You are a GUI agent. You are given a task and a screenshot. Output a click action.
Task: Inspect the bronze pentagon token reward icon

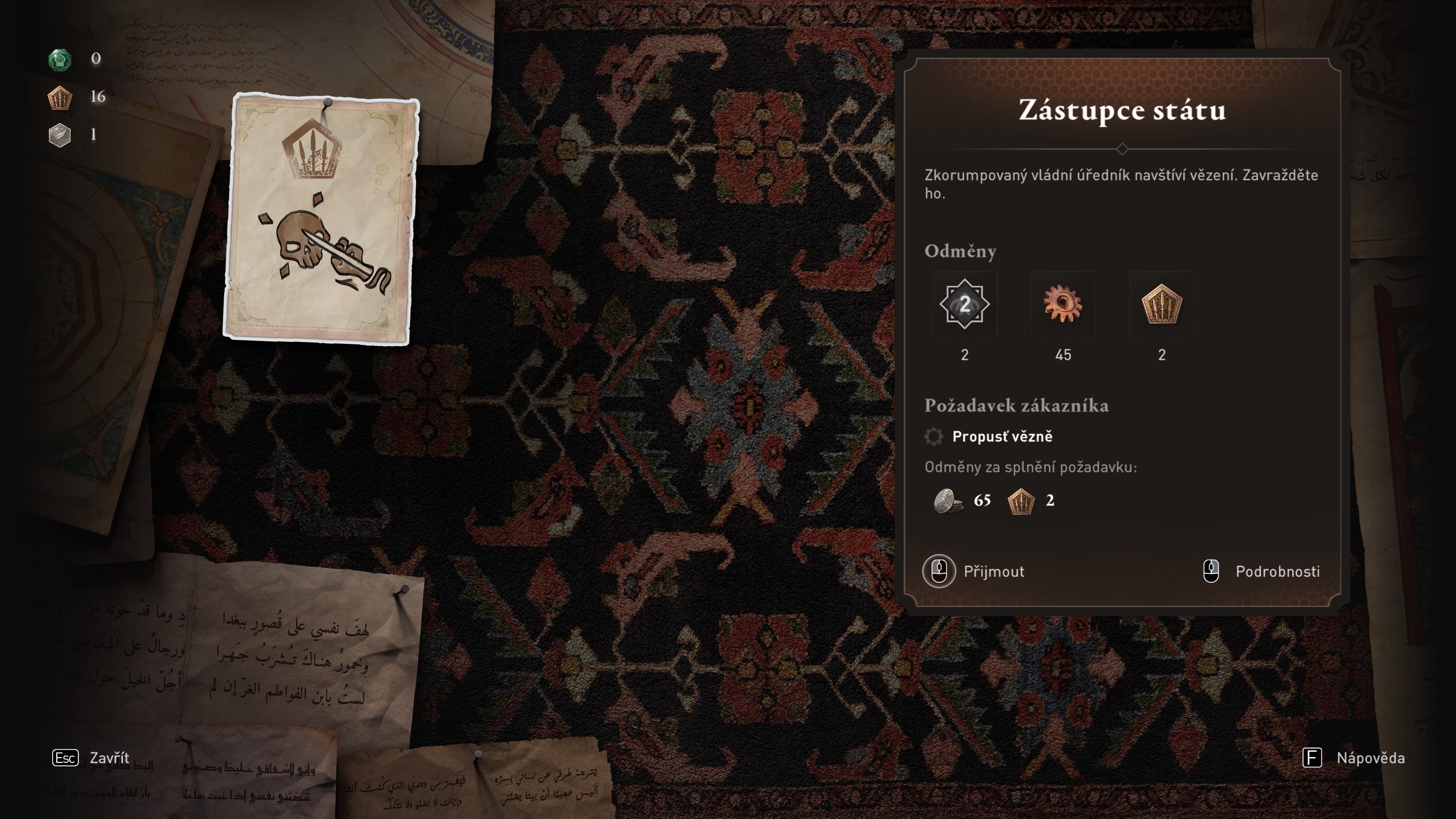pos(1161,304)
